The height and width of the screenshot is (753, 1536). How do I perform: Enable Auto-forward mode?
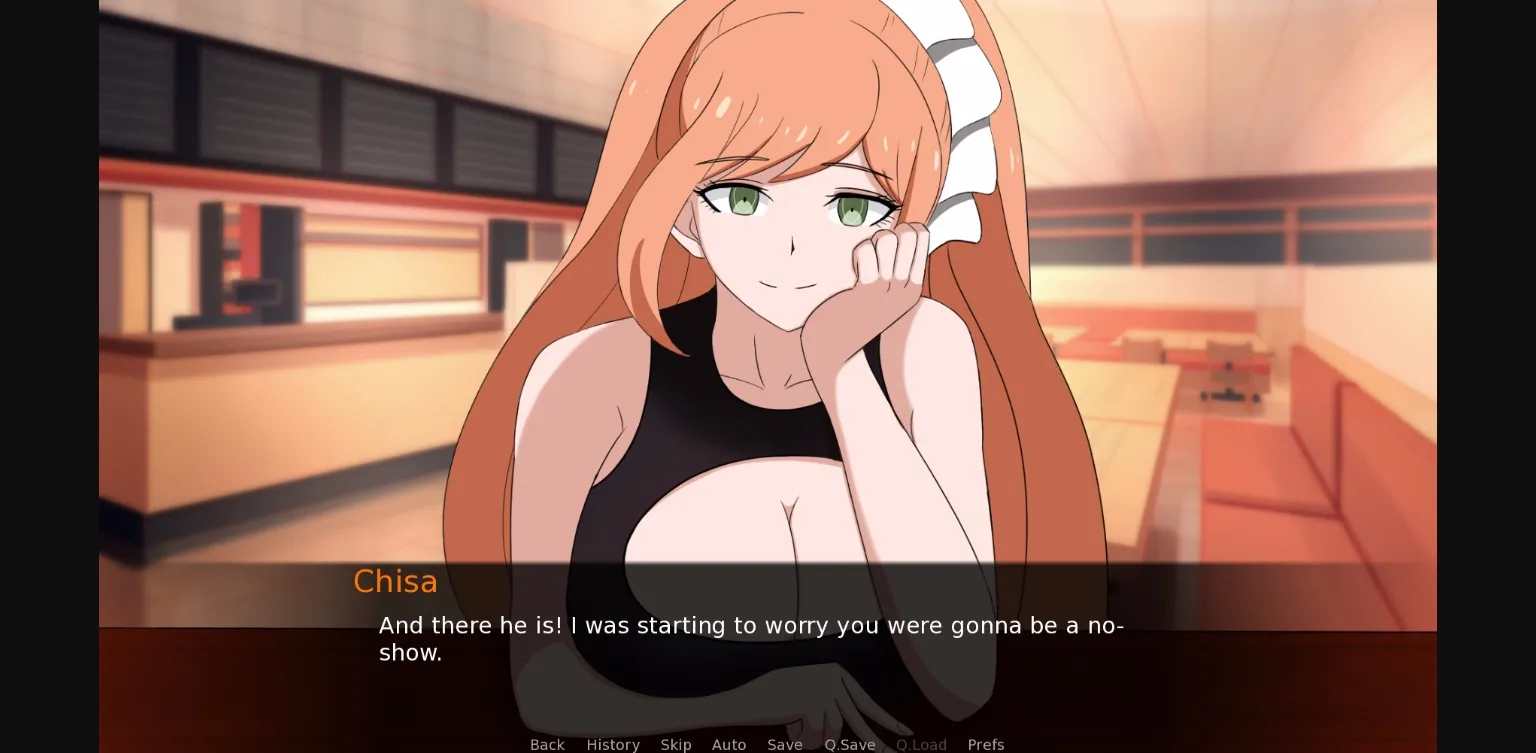point(729,744)
